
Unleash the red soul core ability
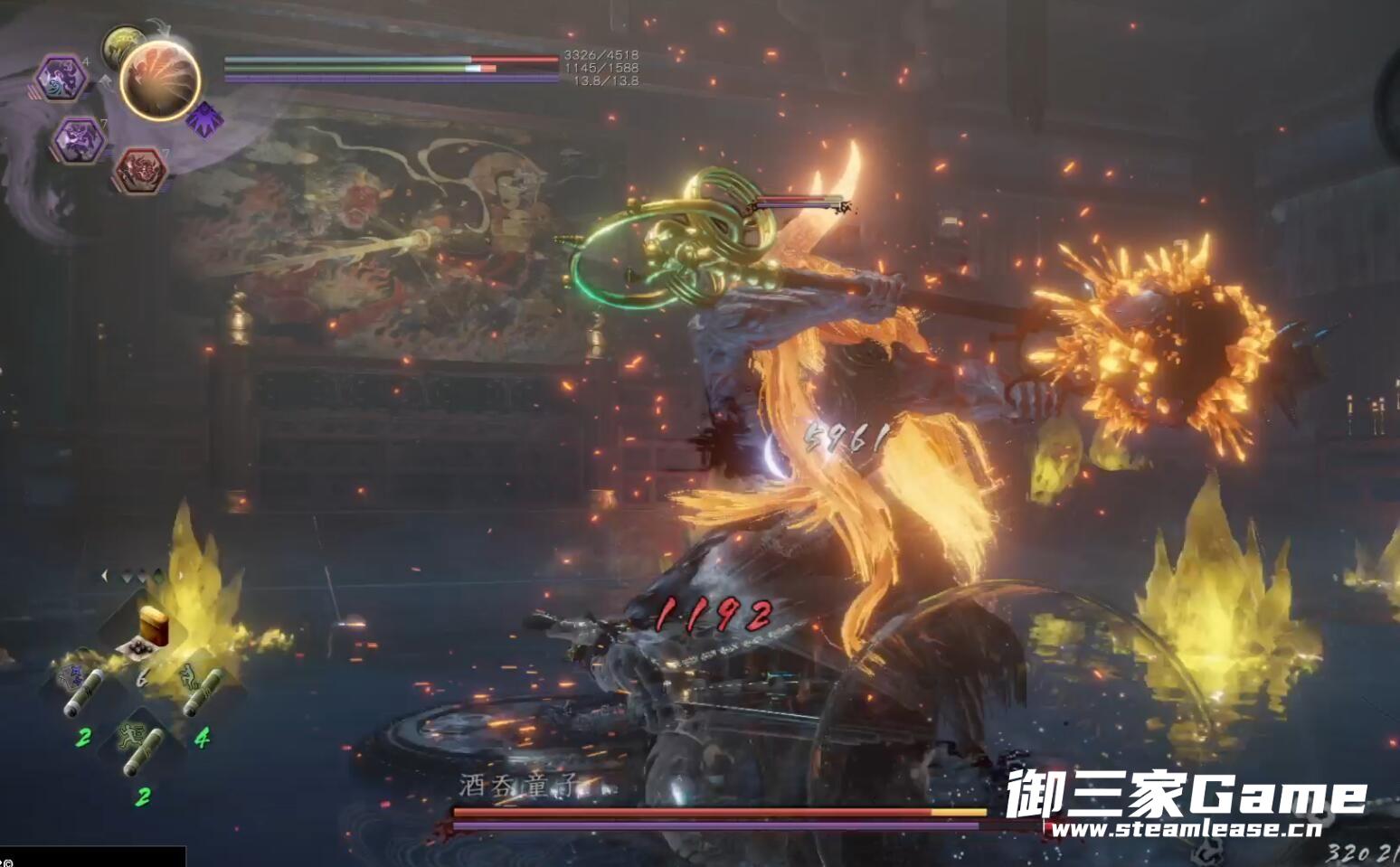click(x=139, y=170)
